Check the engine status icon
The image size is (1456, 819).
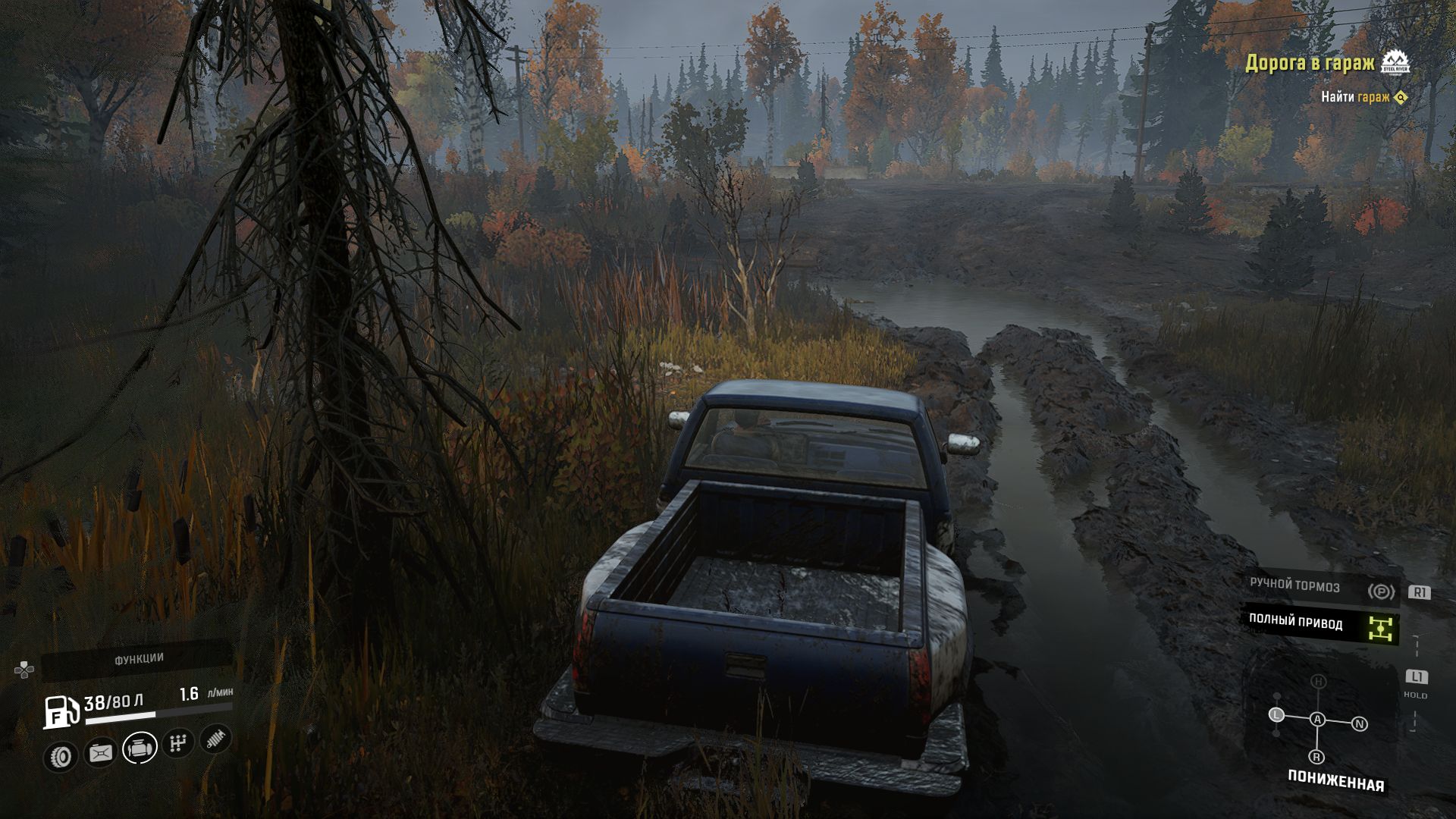click(x=139, y=748)
